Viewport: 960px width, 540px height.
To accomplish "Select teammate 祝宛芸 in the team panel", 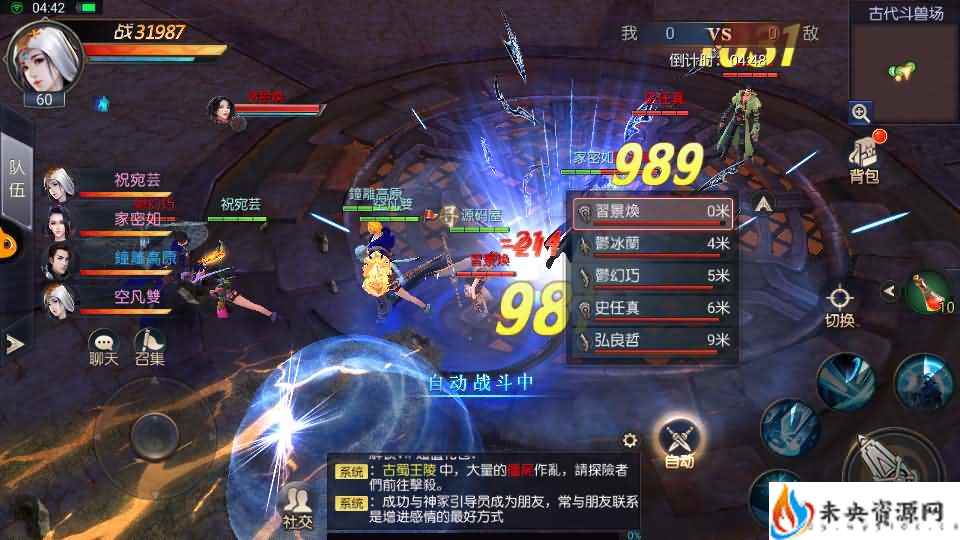I will 108,182.
